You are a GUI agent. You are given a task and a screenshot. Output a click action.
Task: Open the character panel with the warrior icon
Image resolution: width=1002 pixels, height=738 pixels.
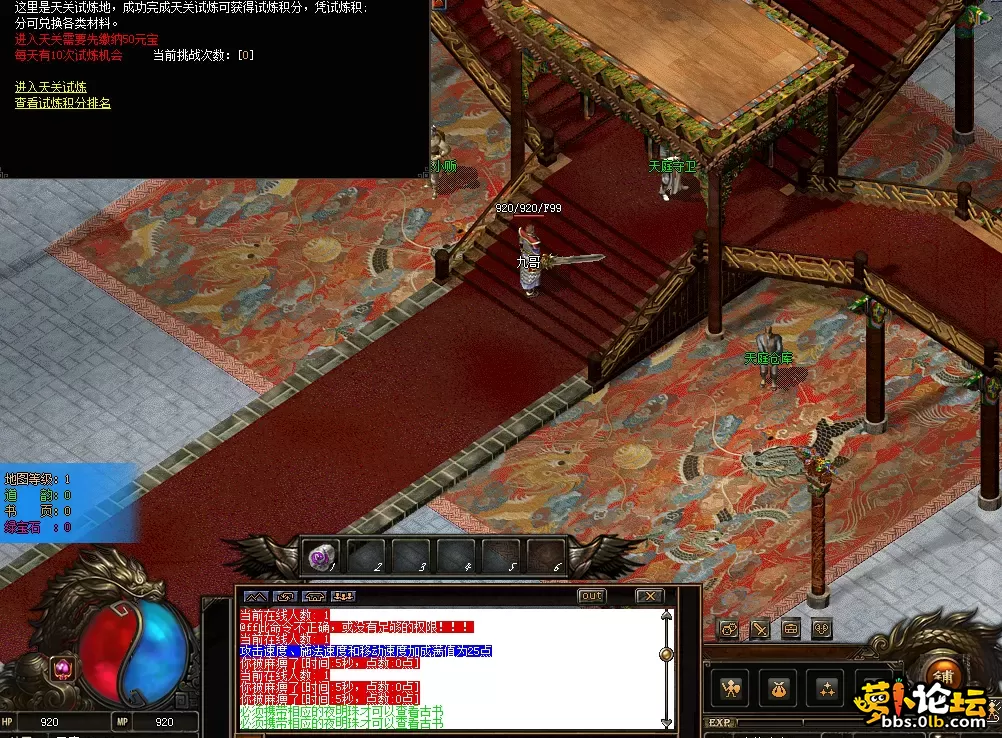tap(731, 688)
